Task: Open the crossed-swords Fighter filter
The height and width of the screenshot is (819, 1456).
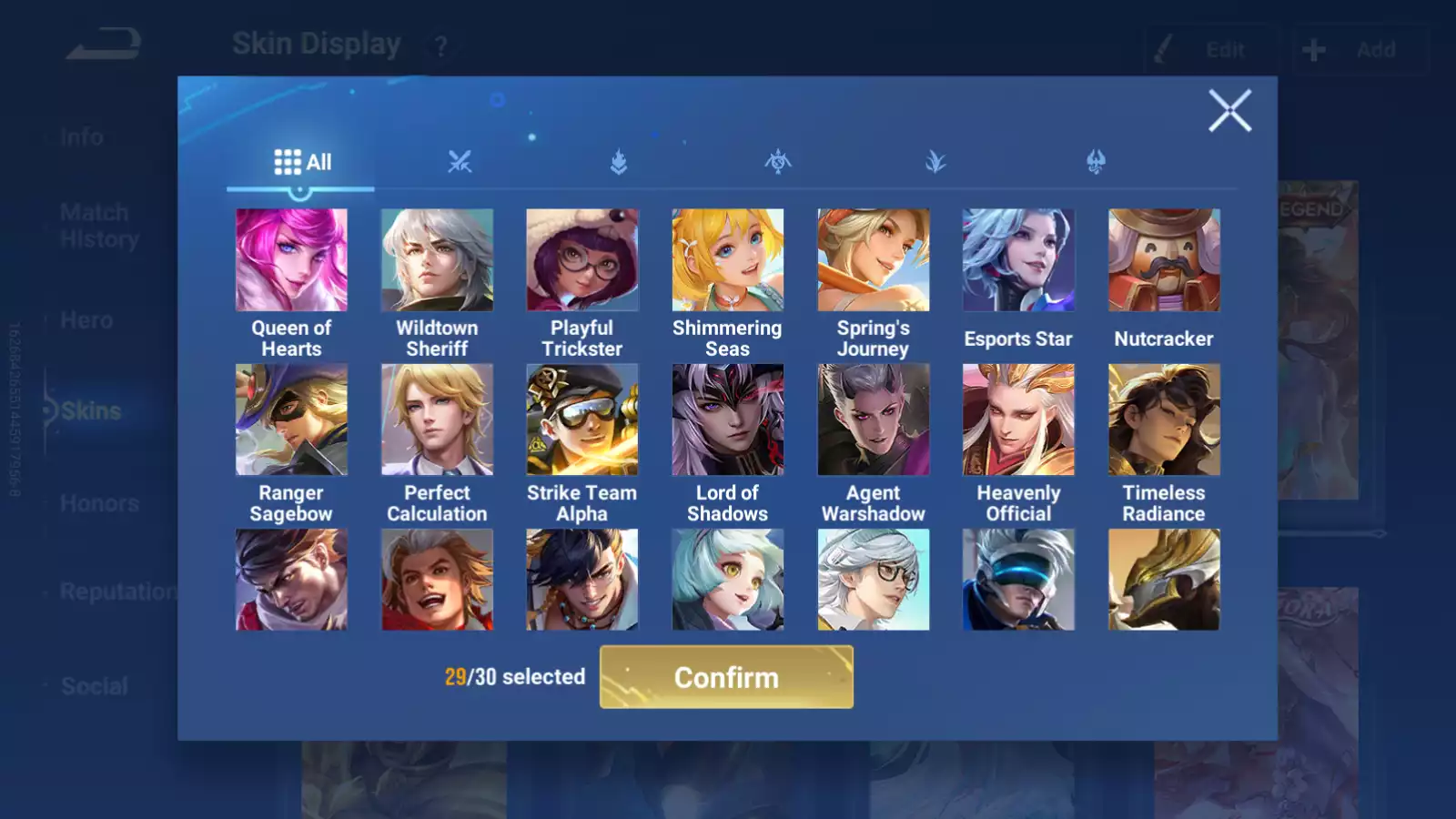Action: click(460, 162)
